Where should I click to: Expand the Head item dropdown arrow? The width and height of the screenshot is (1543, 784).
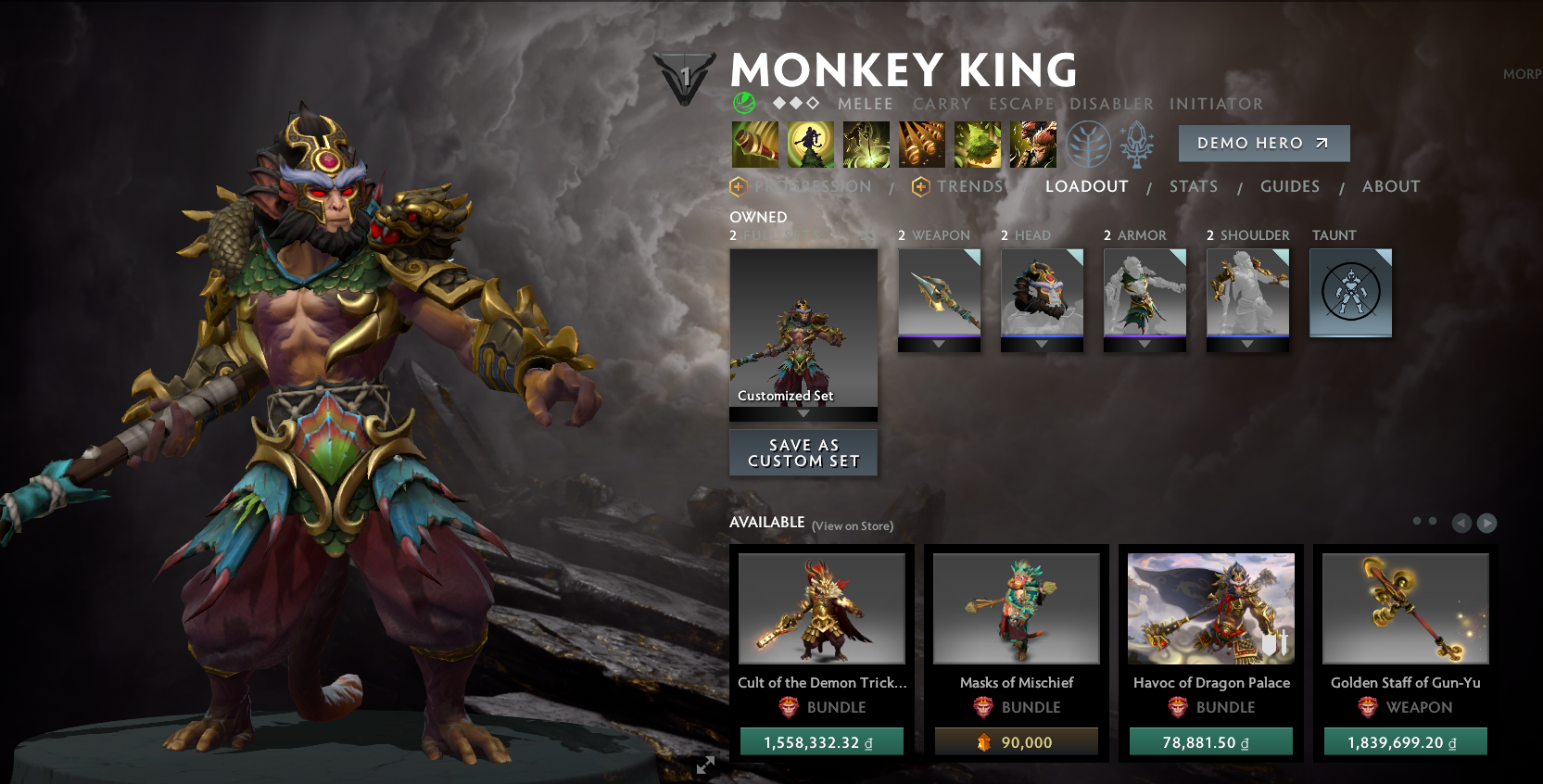pyautogui.click(x=1042, y=342)
